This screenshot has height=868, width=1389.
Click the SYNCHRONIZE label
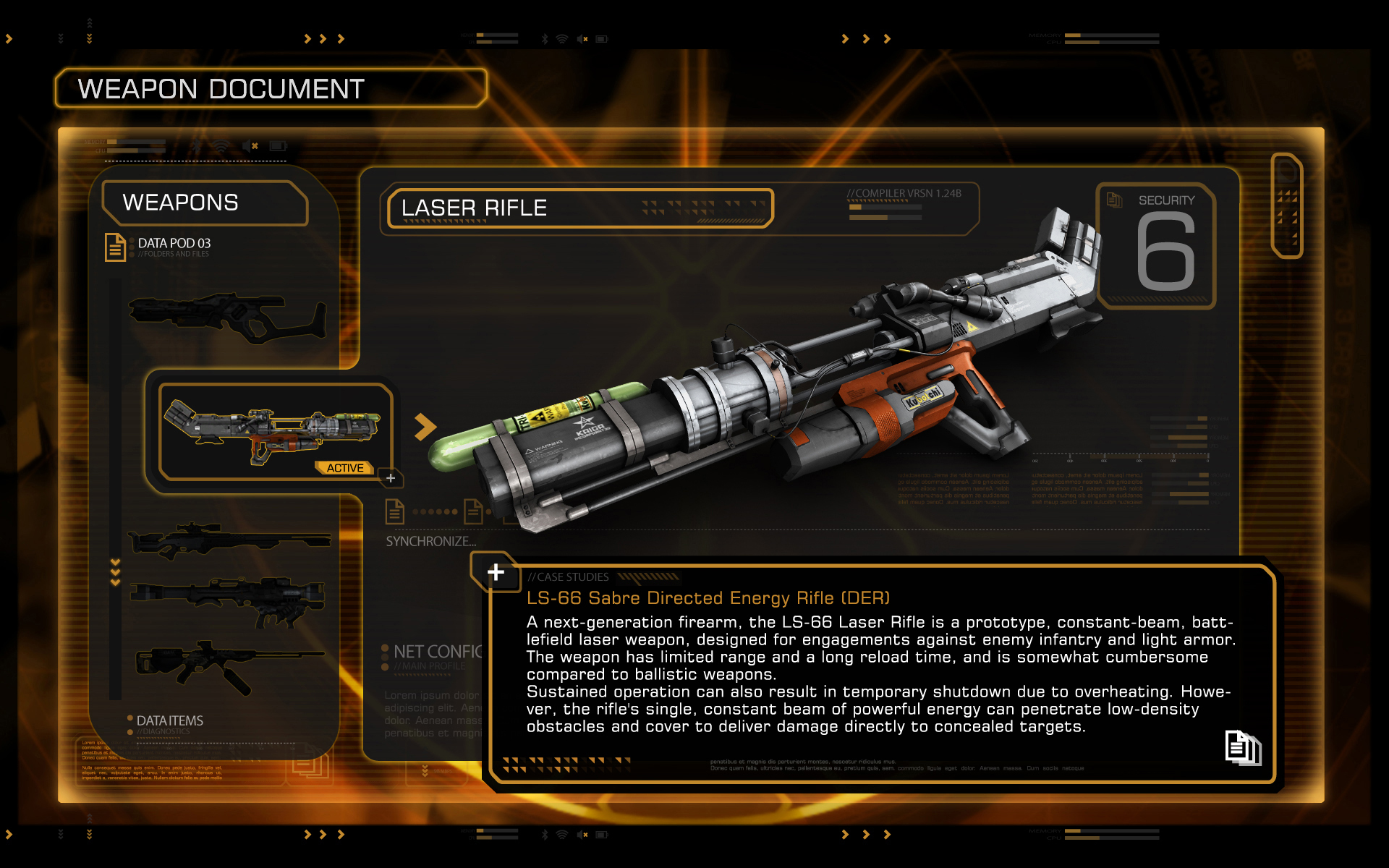click(430, 541)
